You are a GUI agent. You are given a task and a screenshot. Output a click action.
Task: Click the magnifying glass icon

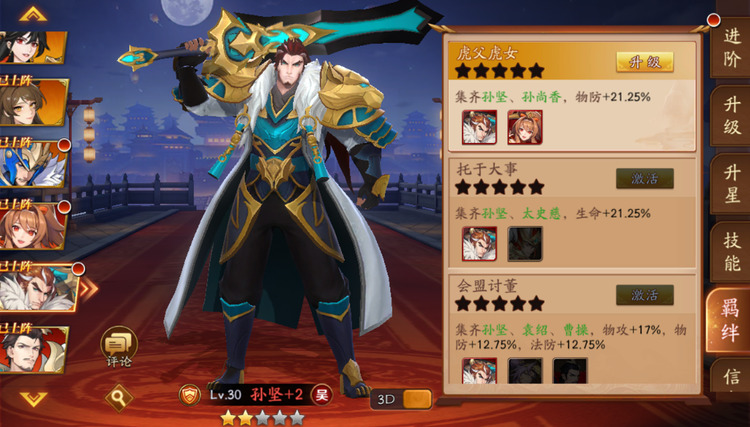pos(120,398)
